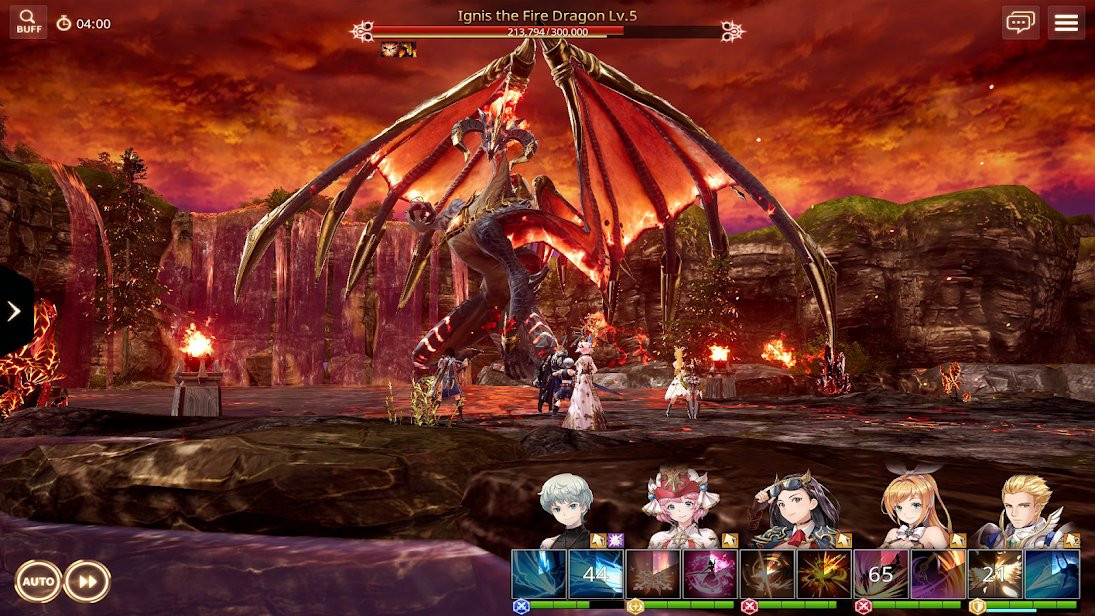Select the silver-haired hero portrait
The height and width of the screenshot is (616, 1095).
tap(567, 510)
